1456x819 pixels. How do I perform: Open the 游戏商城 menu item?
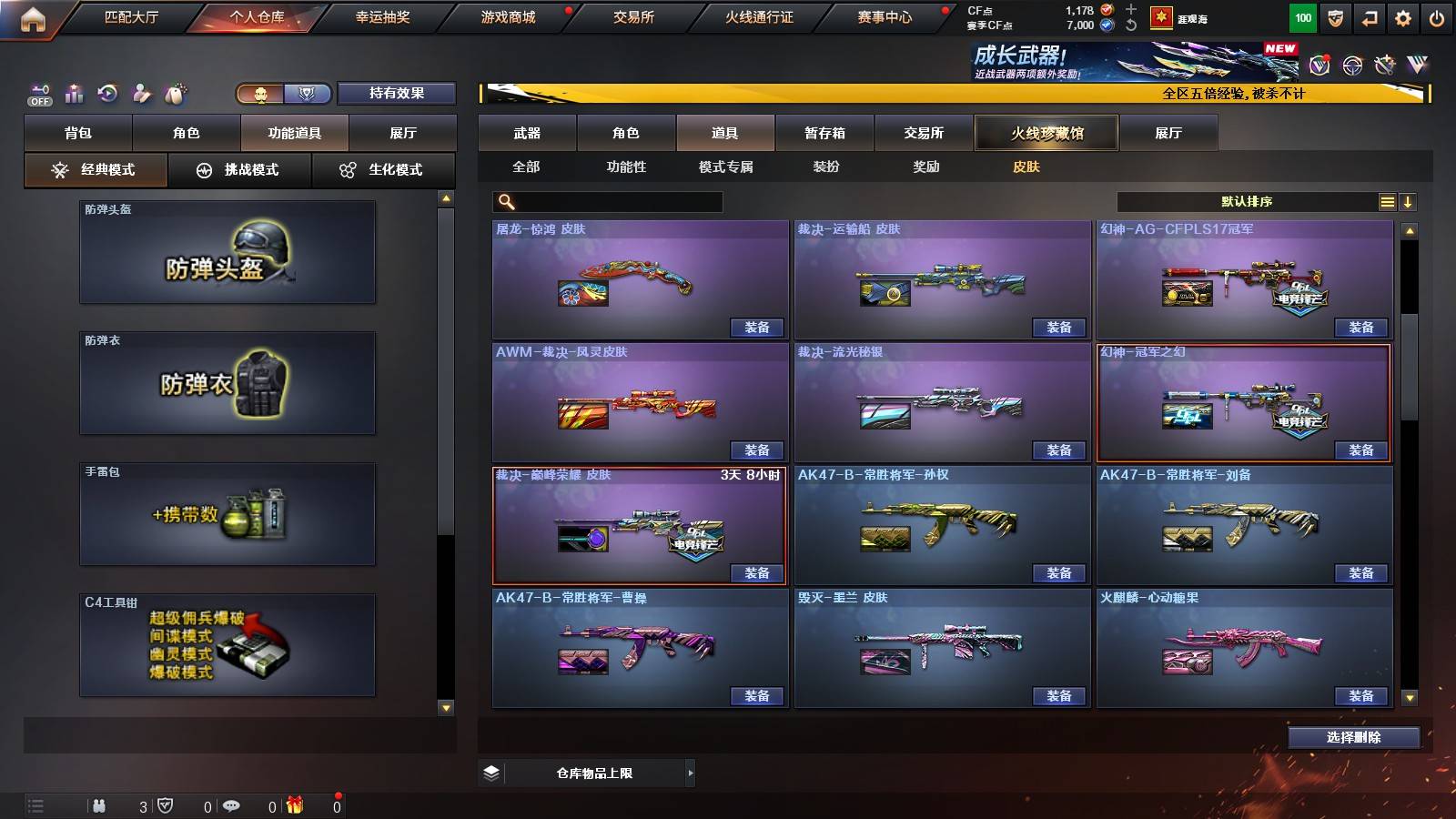[507, 16]
